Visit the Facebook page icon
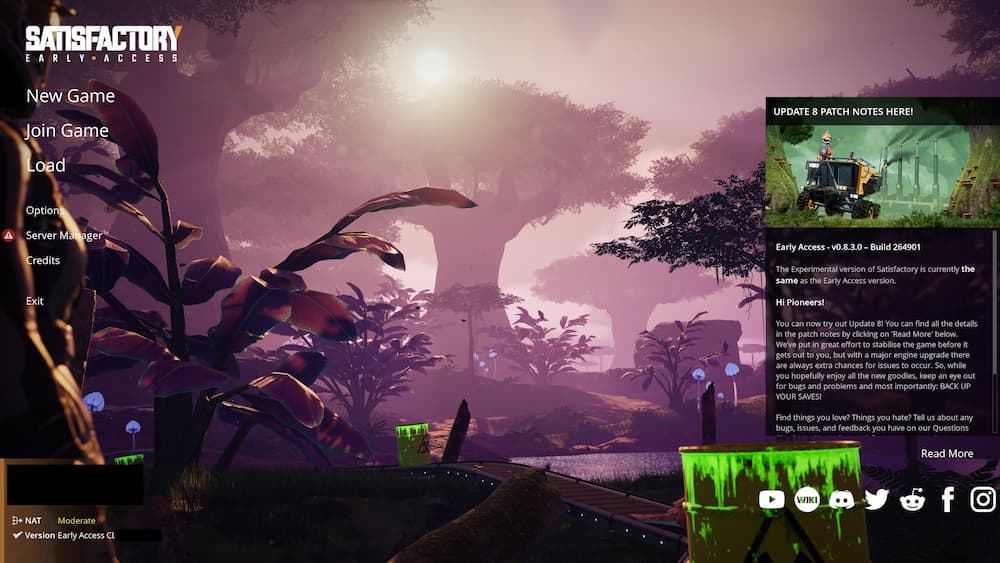Screen dimensions: 1000x563 coord(948,499)
